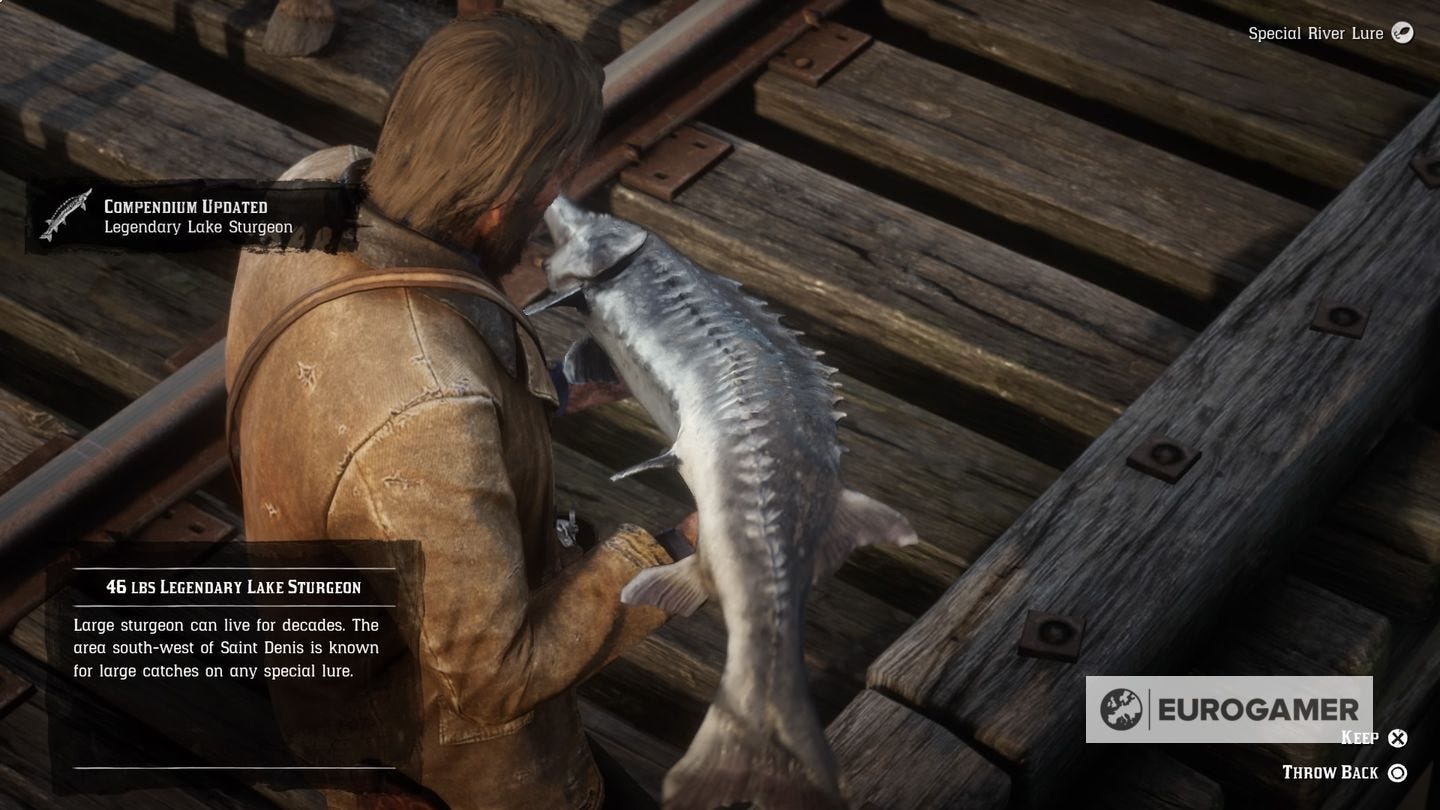Select the Legendary Lake Sturgeon notification label
Viewport: 1440px width, 810px height.
pos(184,227)
